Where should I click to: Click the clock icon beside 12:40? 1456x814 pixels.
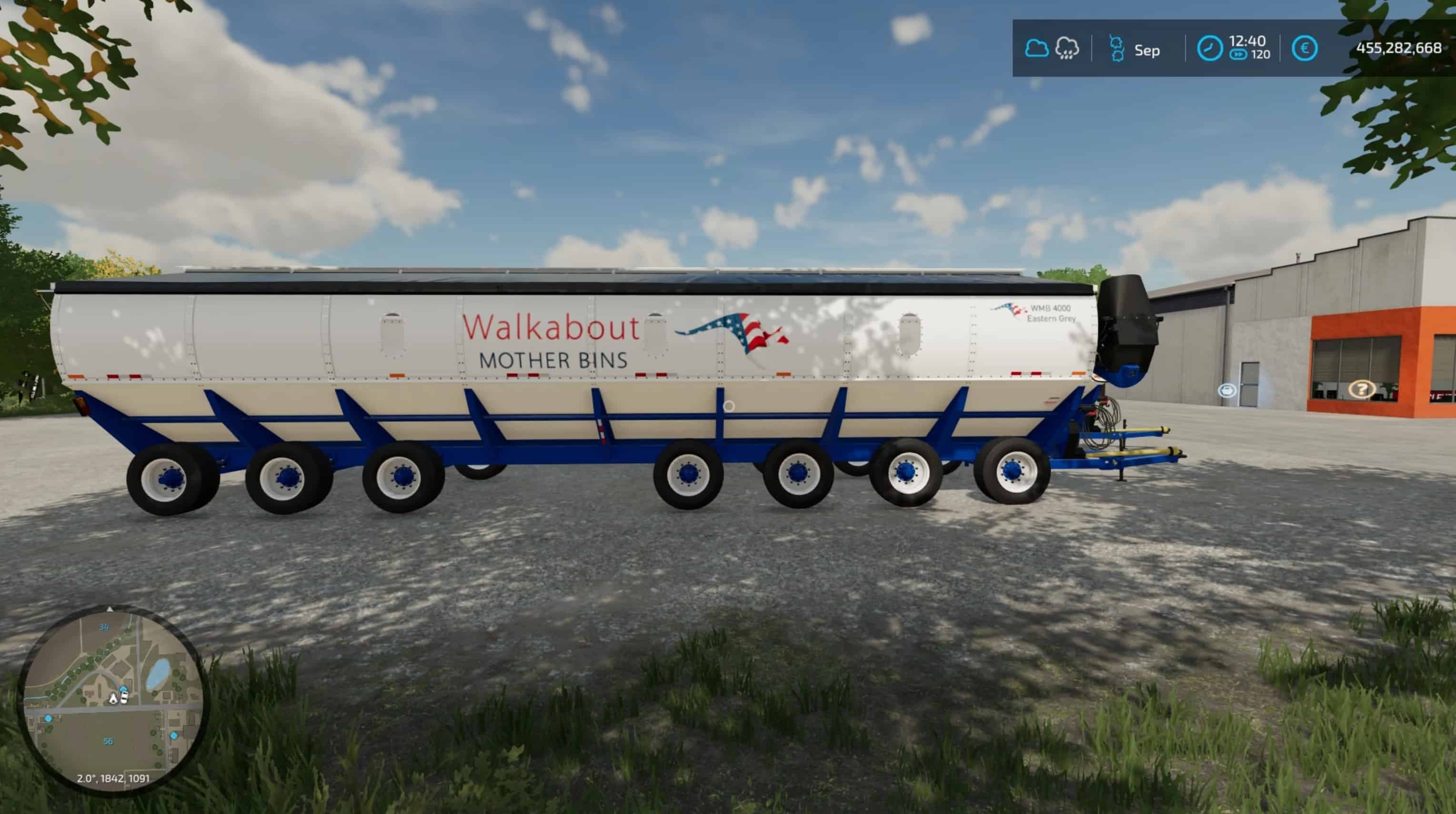1210,49
